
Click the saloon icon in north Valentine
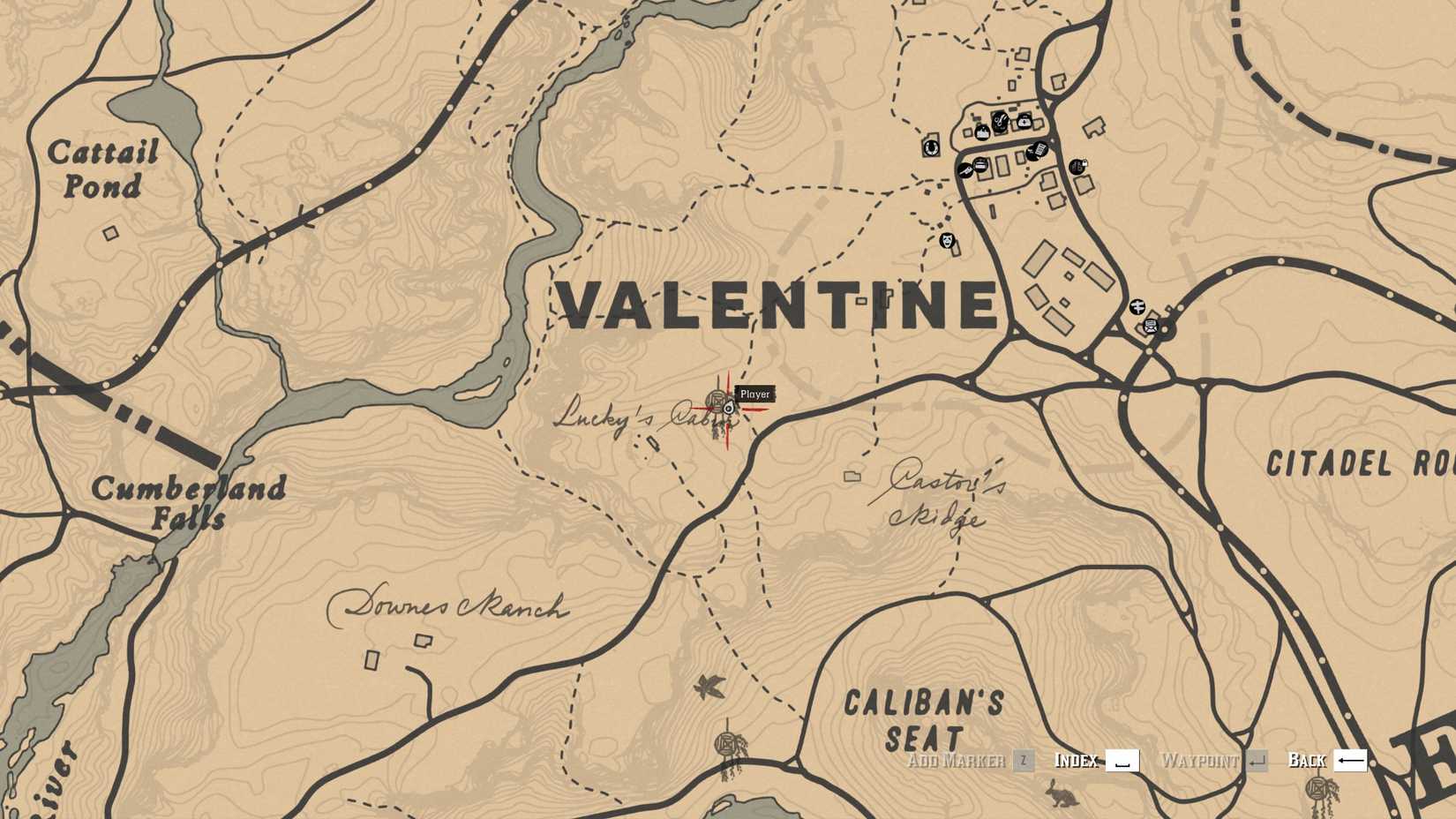point(982,132)
